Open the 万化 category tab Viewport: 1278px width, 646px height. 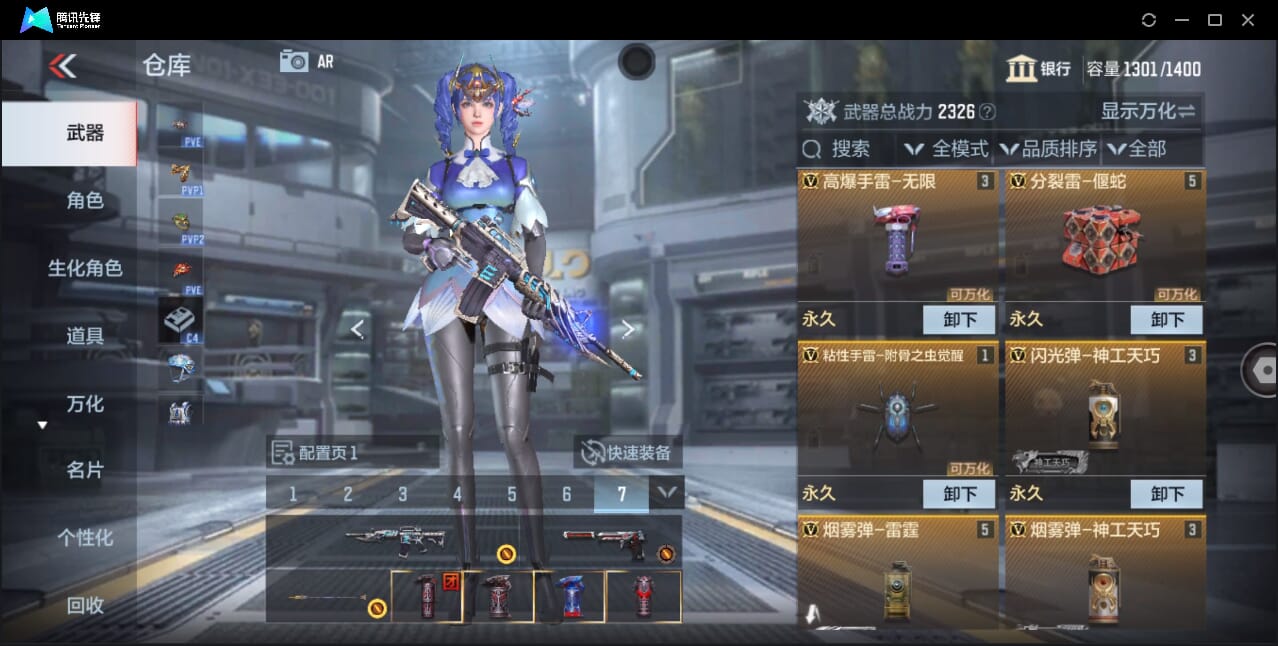(x=85, y=404)
